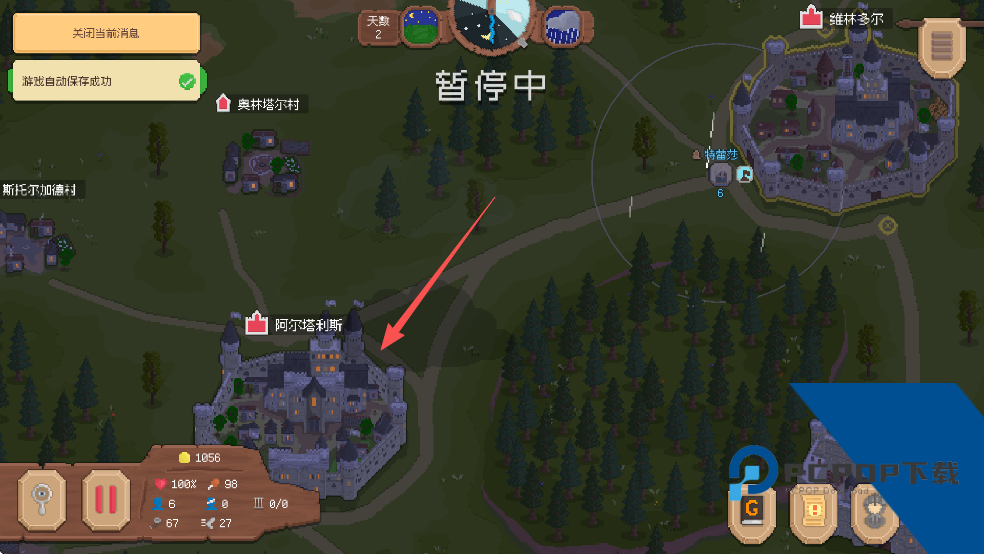Select the 斯托尔加德村 village label
Image resolution: width=984 pixels, height=554 pixels.
(x=40, y=190)
